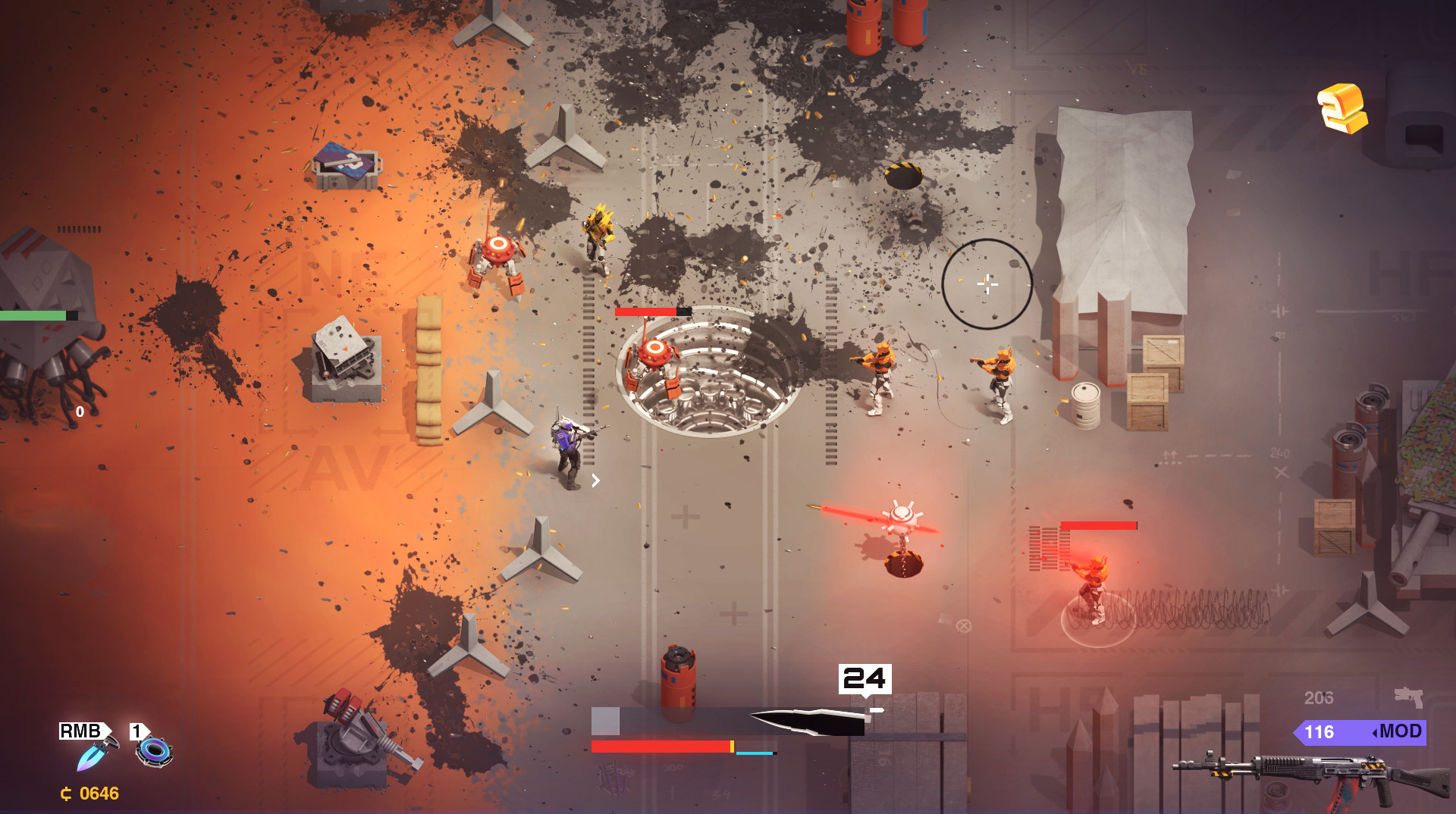Click the 116 value on the MOD banner
This screenshot has height=814, width=1456.
click(x=1320, y=732)
